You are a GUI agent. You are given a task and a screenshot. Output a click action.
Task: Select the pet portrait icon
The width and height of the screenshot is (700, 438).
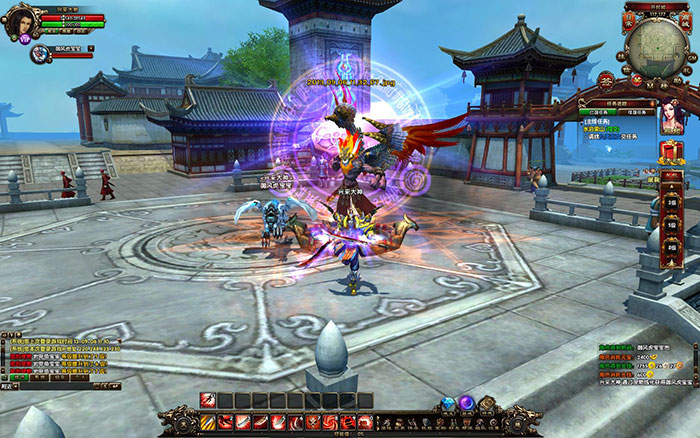39,53
